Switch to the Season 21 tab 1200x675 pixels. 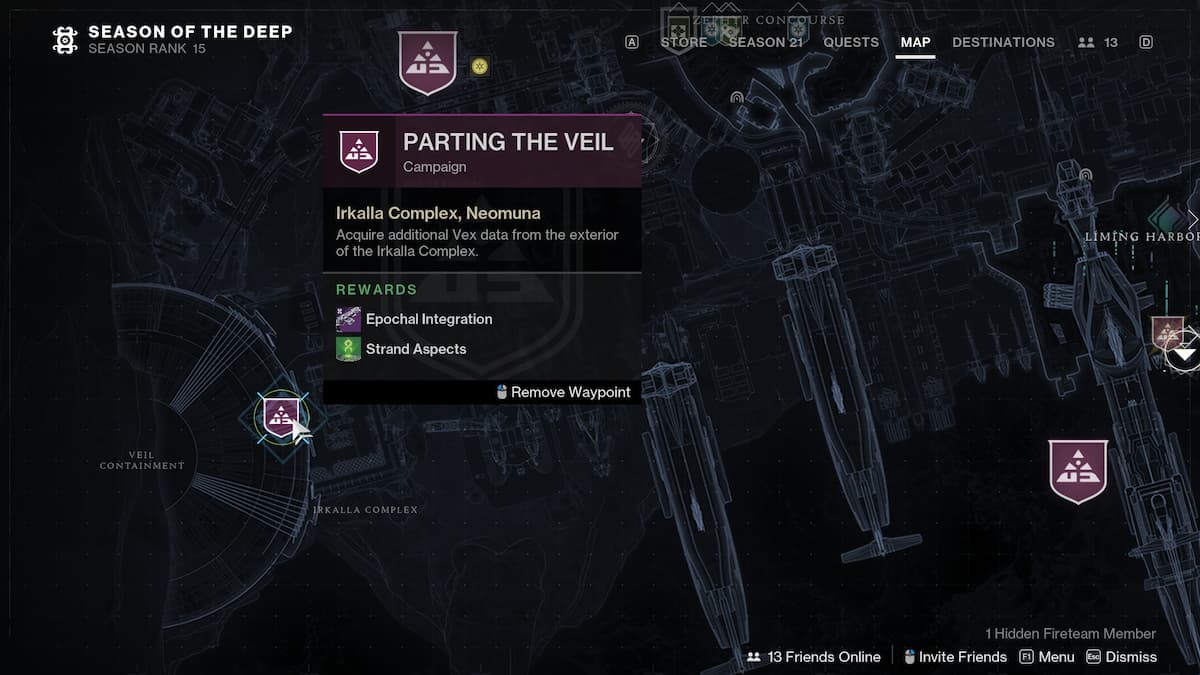click(x=765, y=42)
